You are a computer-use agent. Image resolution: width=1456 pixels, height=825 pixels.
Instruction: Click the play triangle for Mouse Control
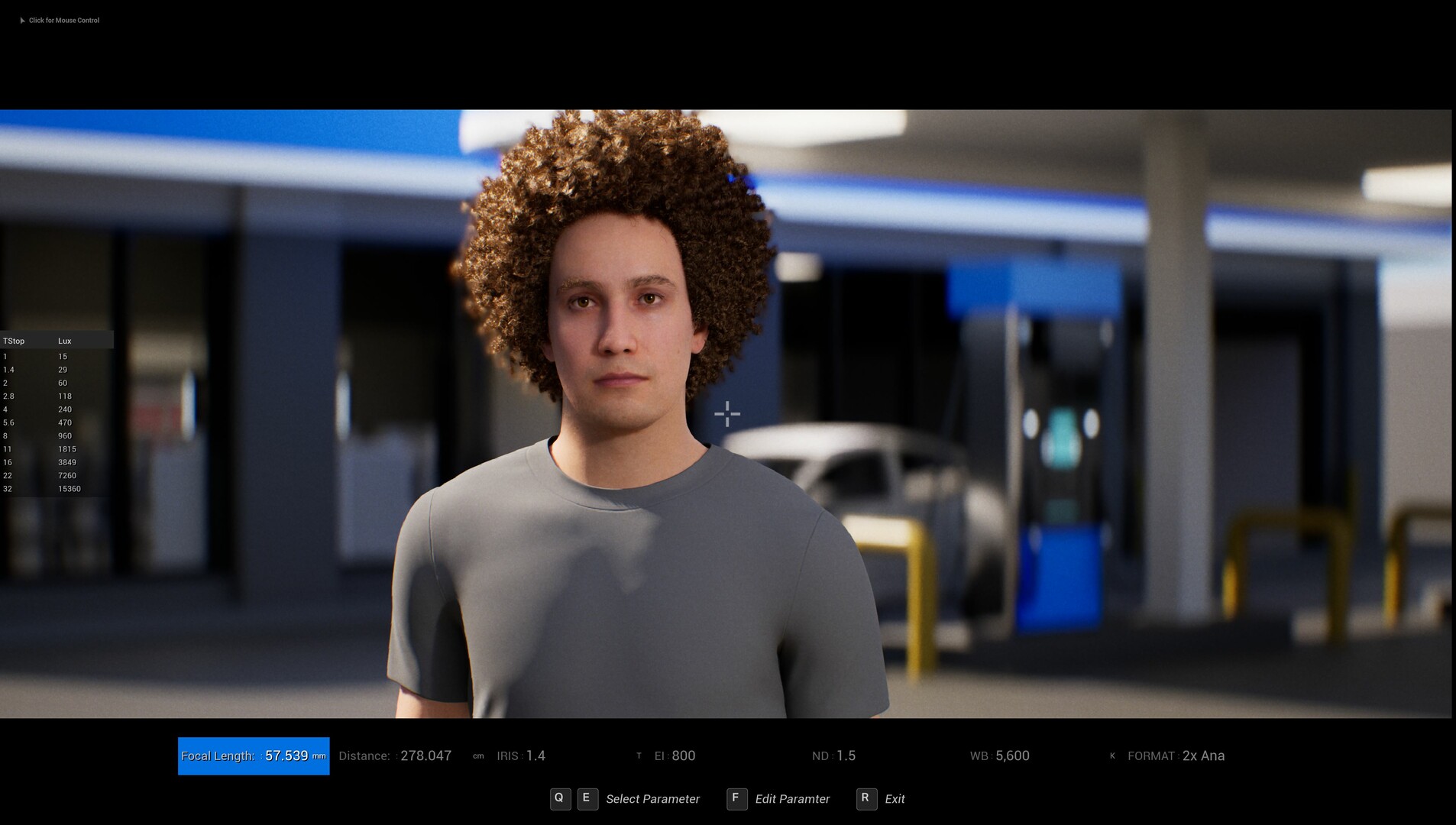tap(22, 21)
